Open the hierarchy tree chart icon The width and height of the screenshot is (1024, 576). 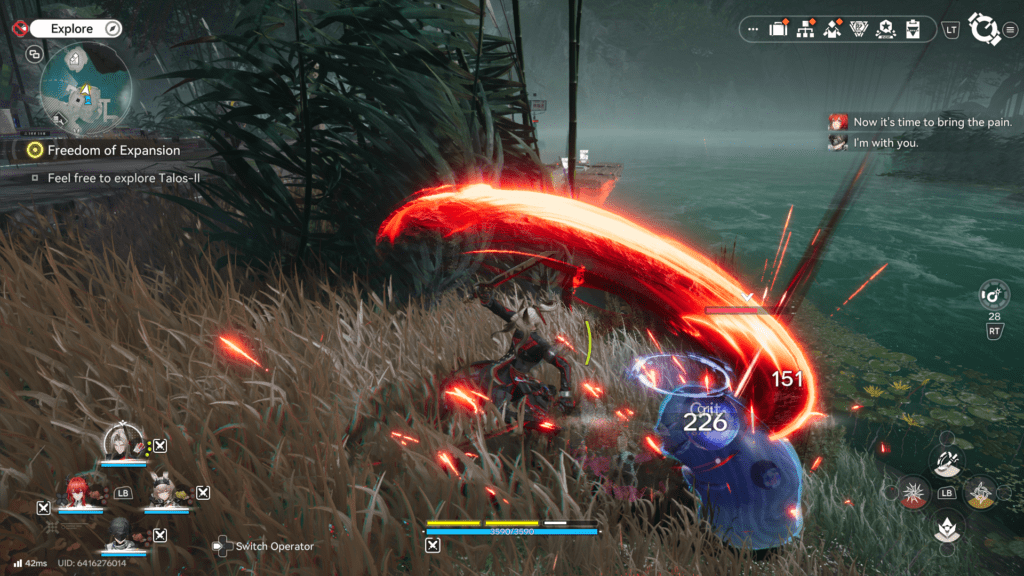[804, 29]
